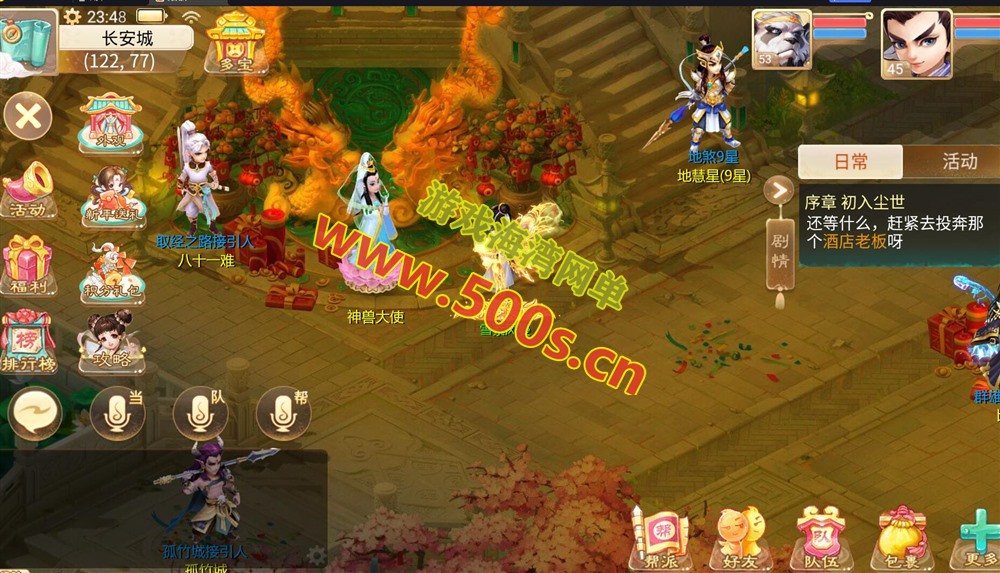
Task: Open the 攻略 strategy guide
Action: pyautogui.click(x=111, y=343)
